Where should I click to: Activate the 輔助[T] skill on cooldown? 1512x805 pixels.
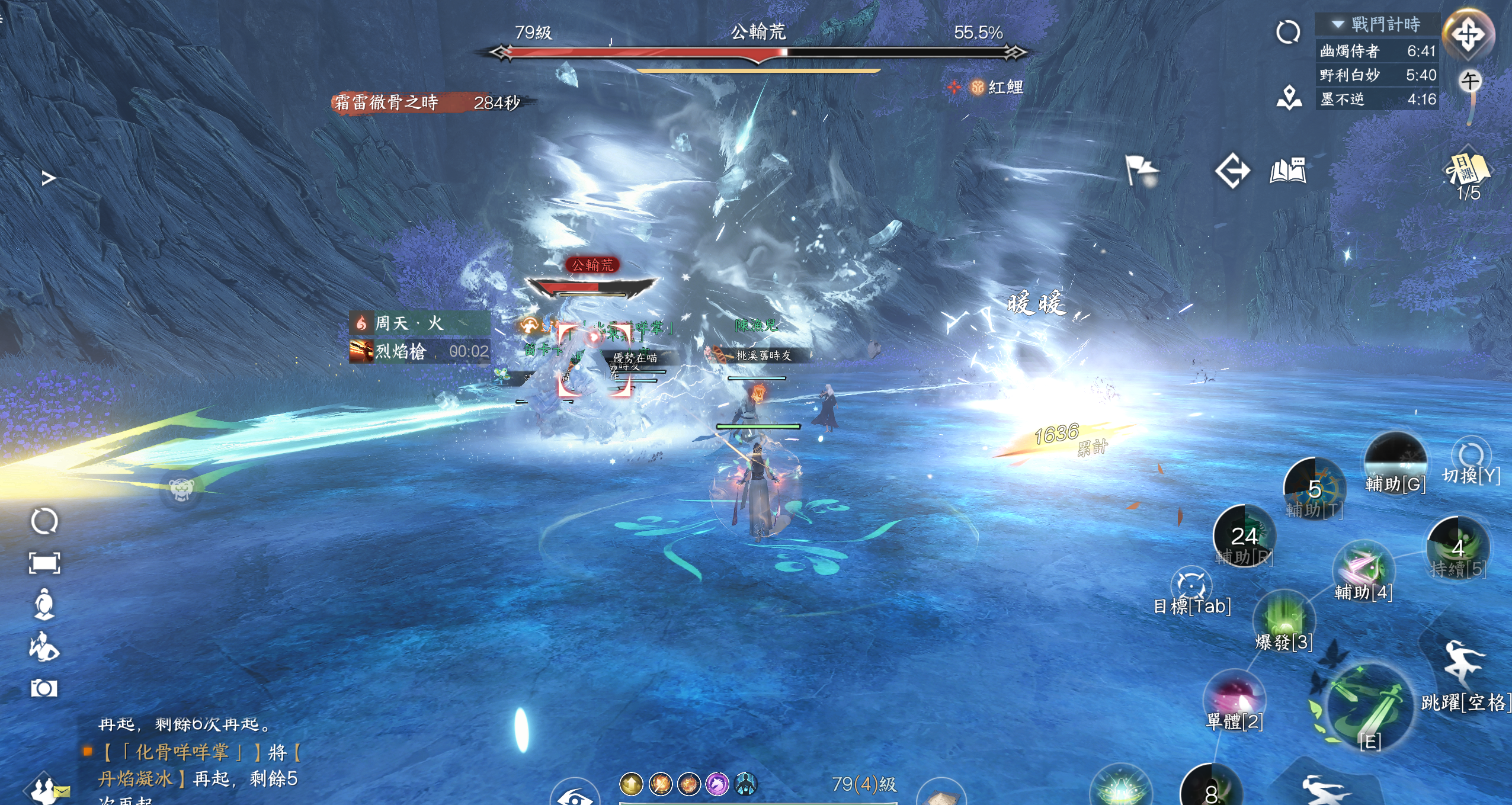click(x=1315, y=489)
